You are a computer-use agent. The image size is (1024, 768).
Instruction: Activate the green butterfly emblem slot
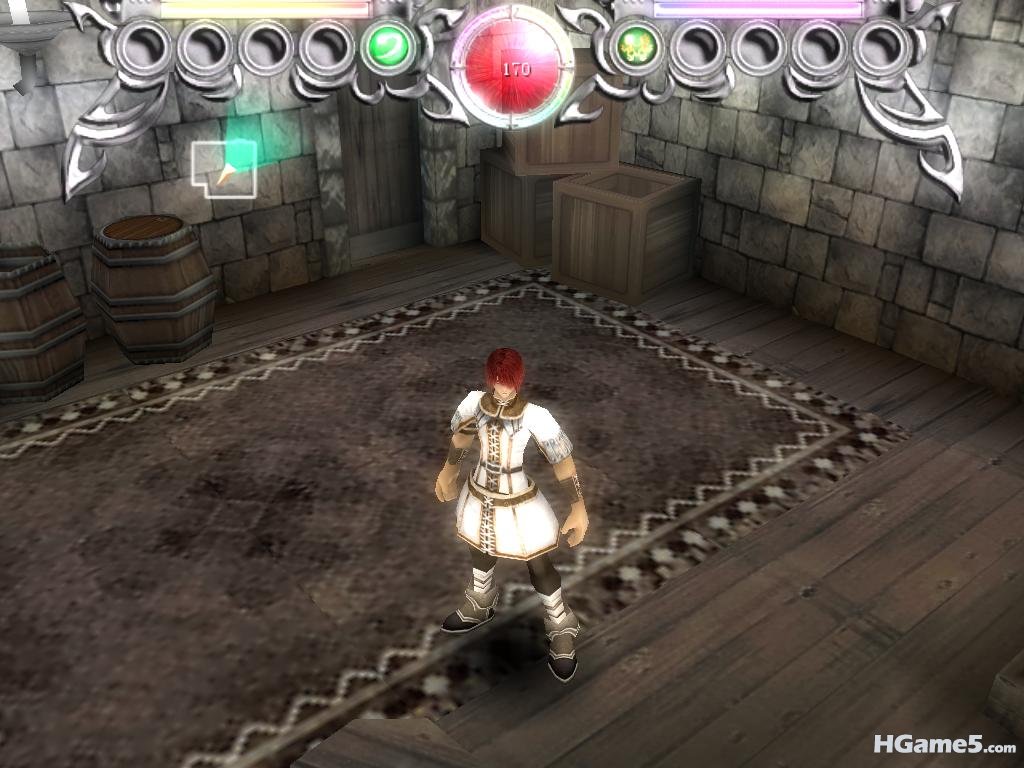tap(633, 47)
